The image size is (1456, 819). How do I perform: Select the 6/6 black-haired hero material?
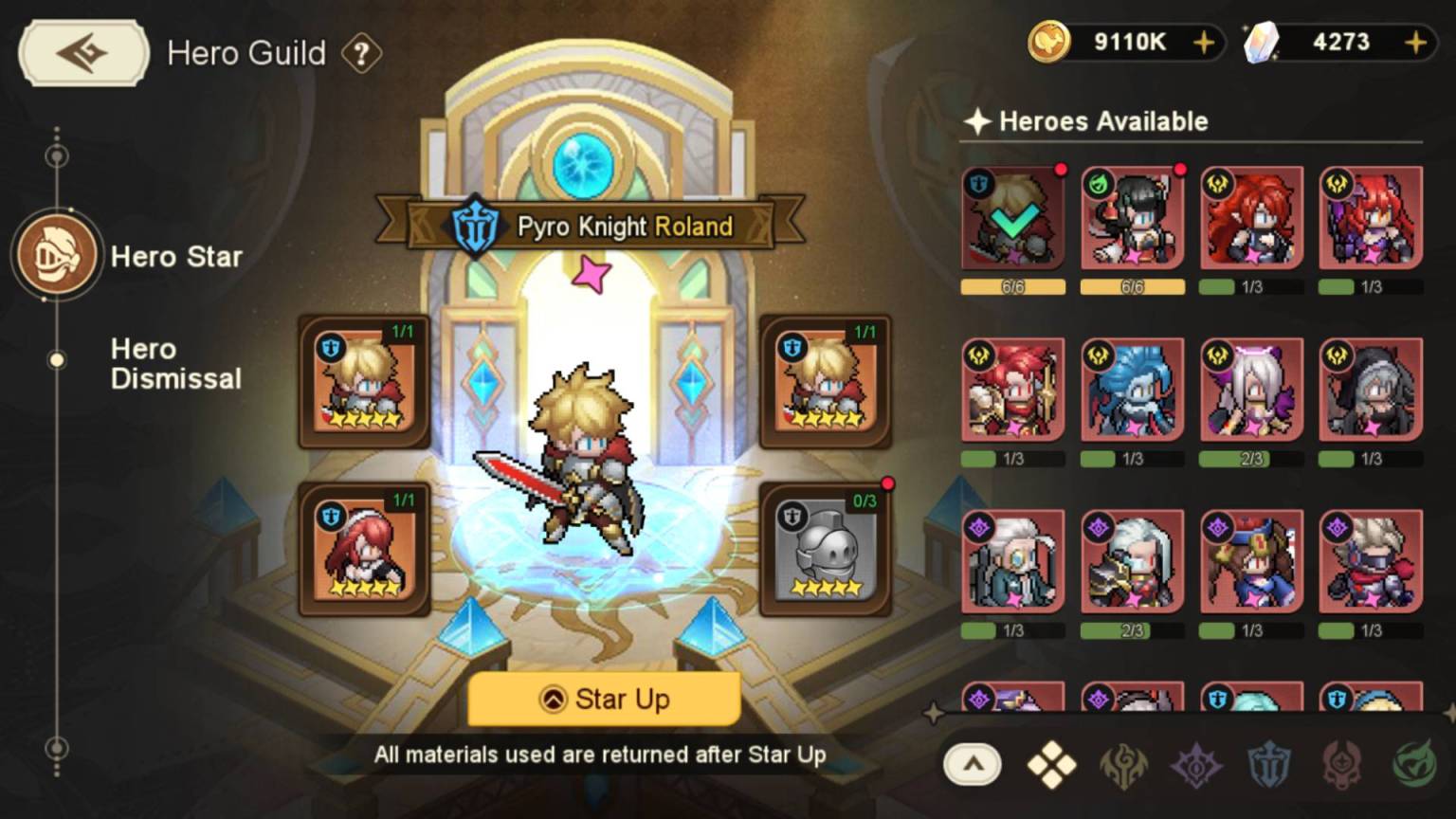pos(1132,218)
